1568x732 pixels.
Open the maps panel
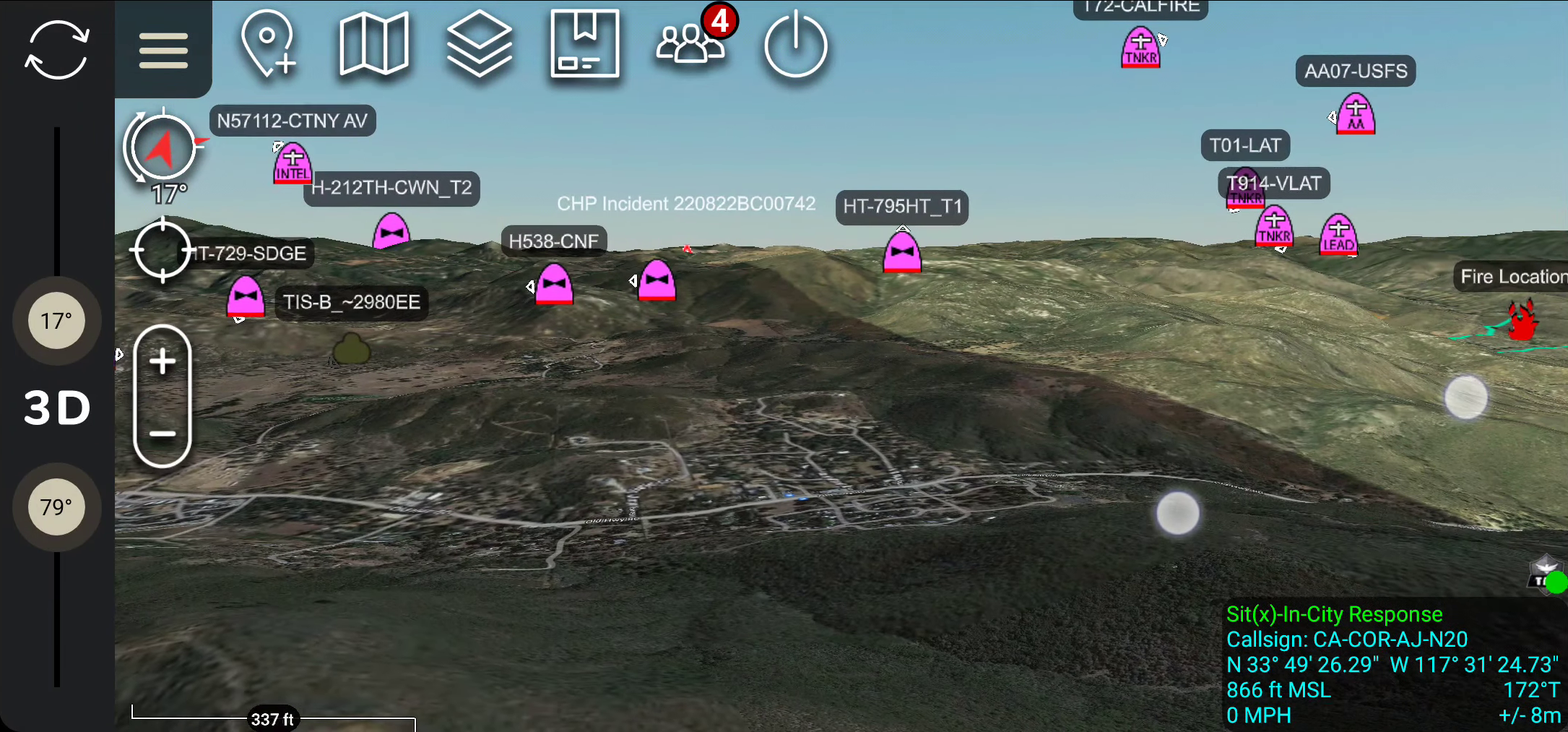coord(374,45)
